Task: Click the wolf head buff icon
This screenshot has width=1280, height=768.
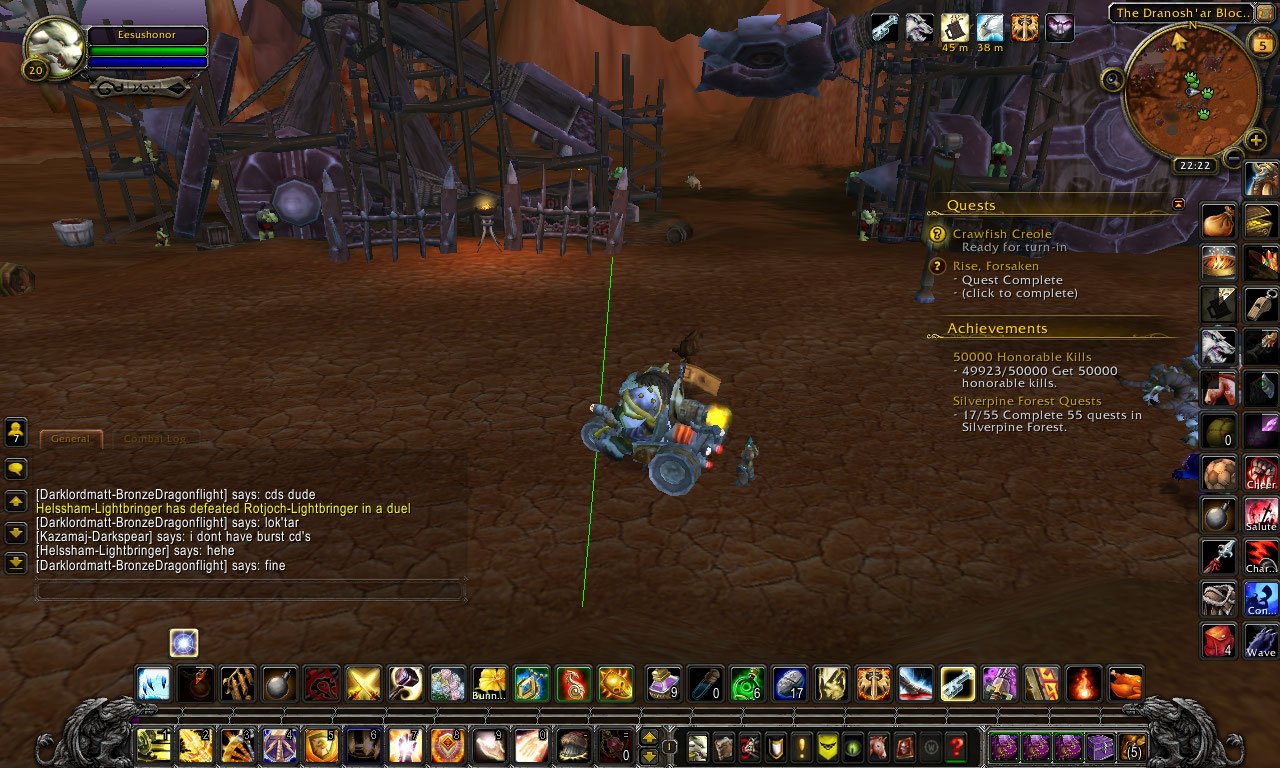Action: (x=919, y=28)
